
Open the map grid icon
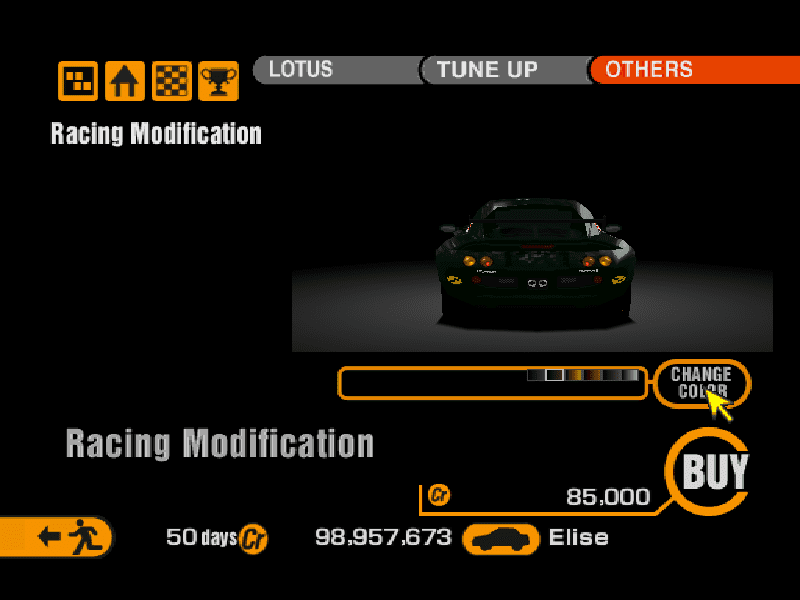(78, 81)
